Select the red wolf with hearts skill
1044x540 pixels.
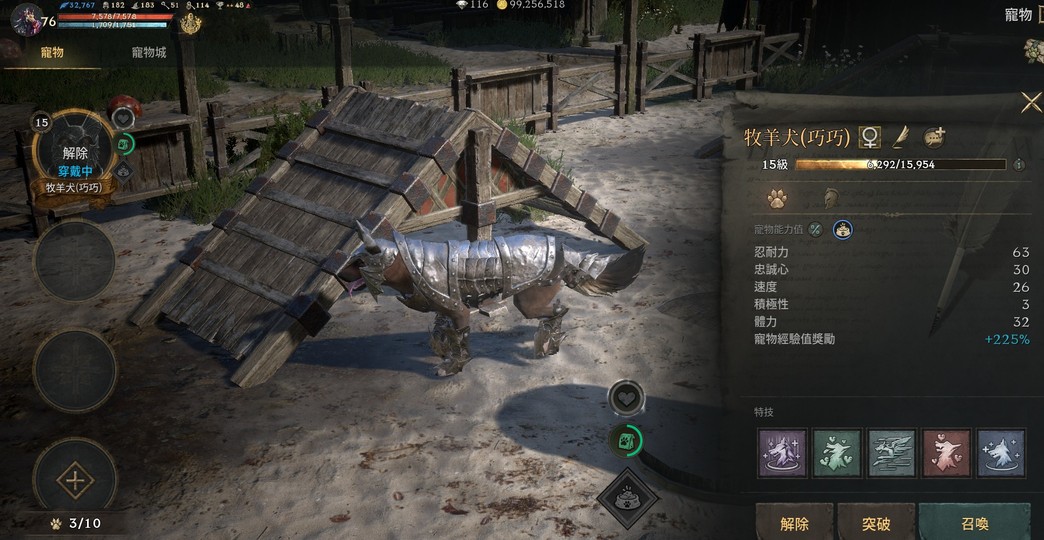[x=946, y=453]
